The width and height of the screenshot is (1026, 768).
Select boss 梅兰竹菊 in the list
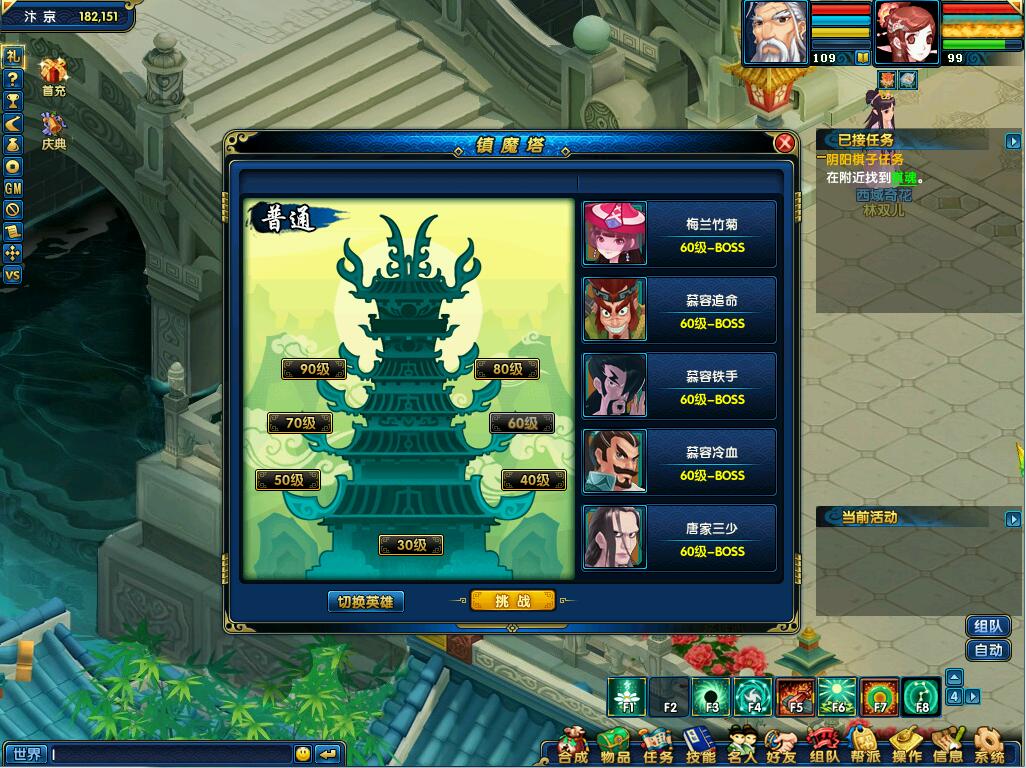(x=679, y=234)
